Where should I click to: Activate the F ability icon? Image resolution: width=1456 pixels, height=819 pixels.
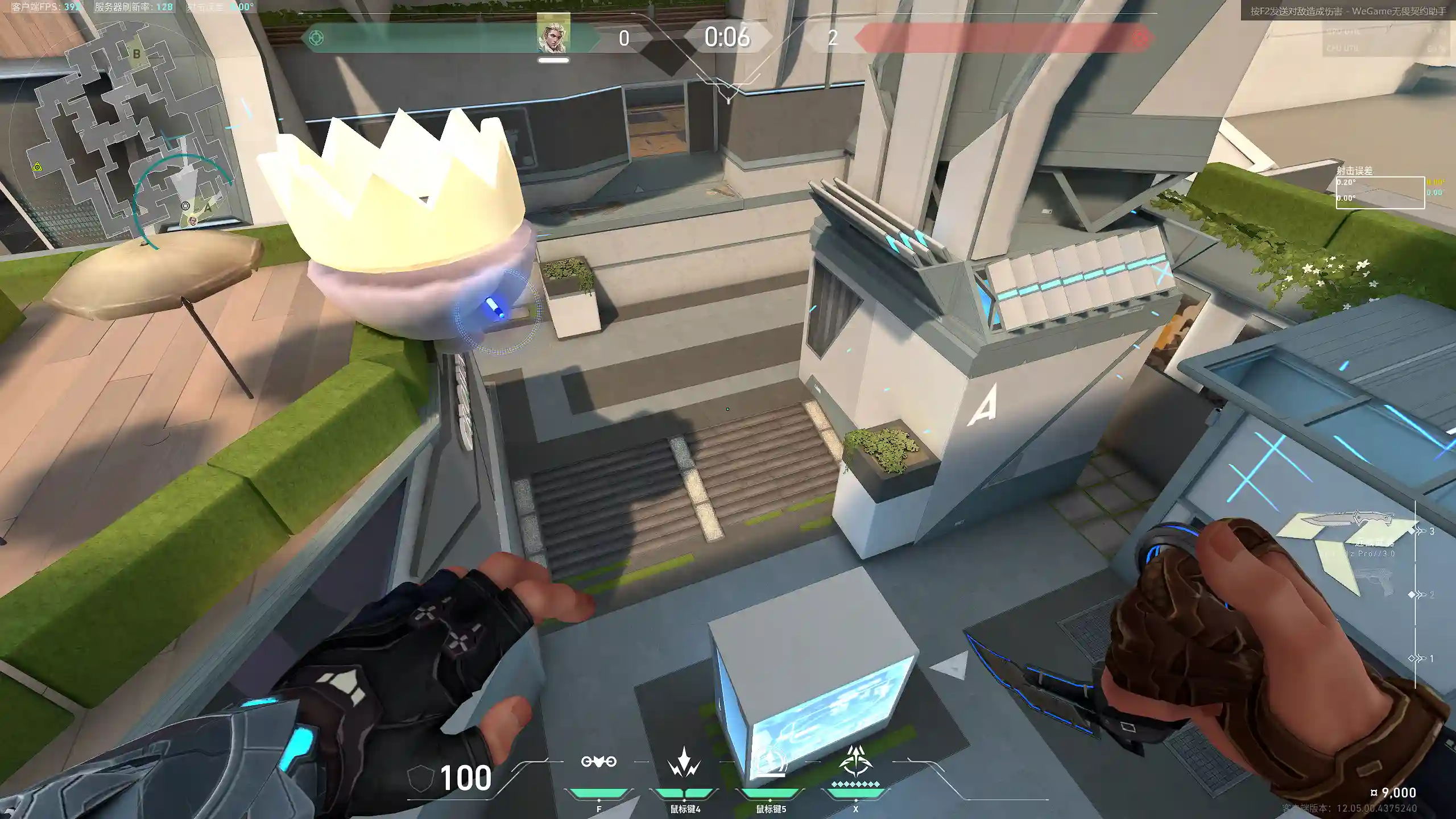pos(598,762)
